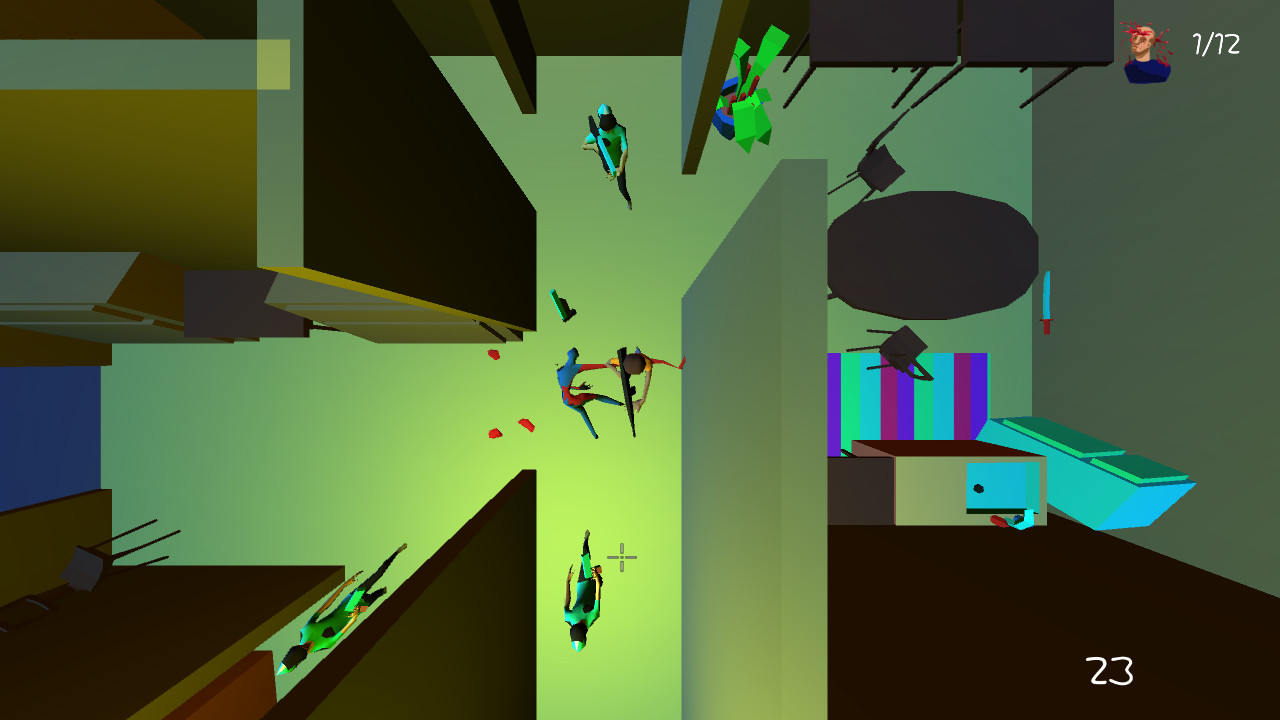Open the dresser drawer with the round knob
Screen dimensions: 1280x720
980,487
